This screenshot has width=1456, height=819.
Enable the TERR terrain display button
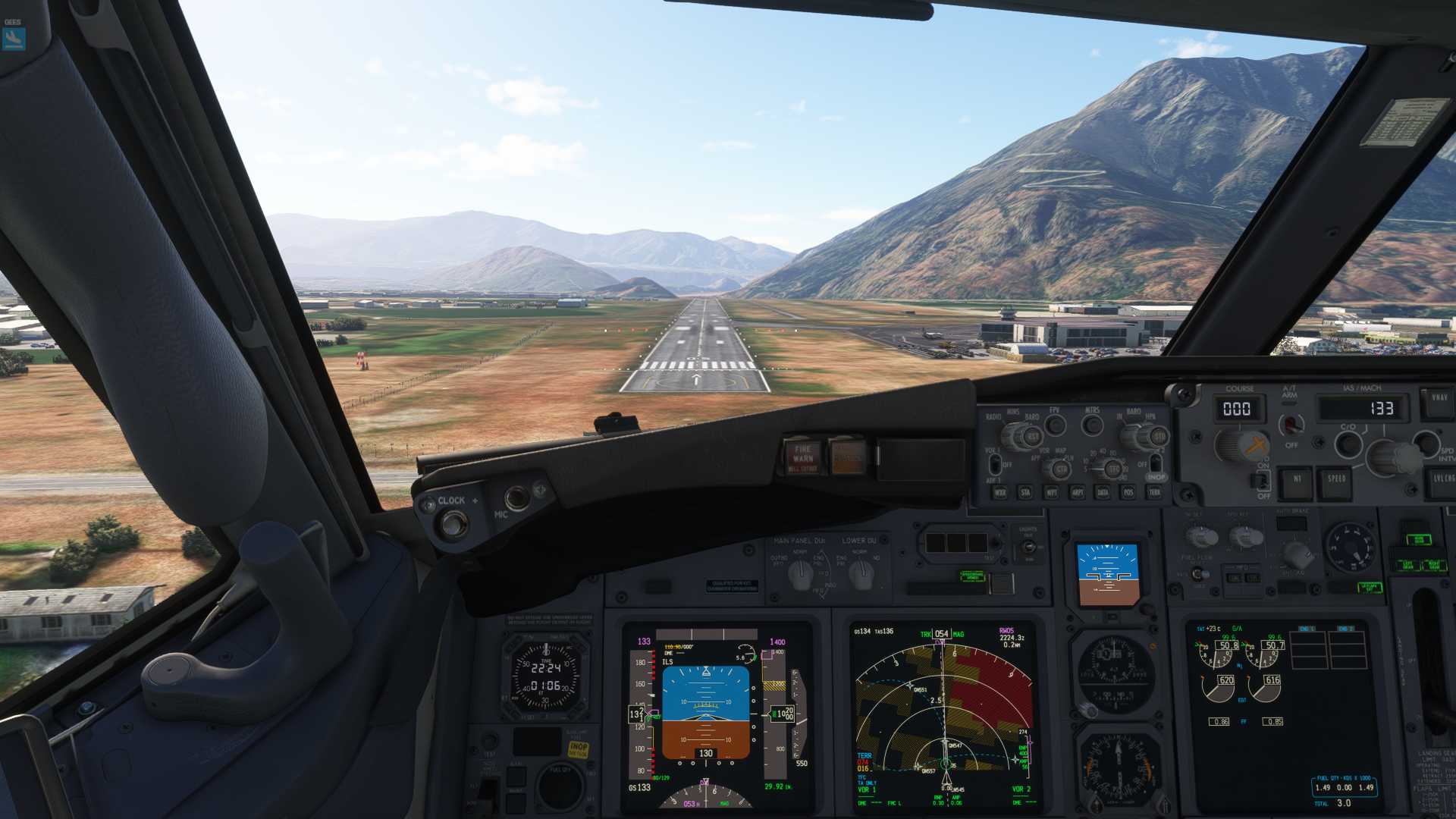pyautogui.click(x=1154, y=493)
